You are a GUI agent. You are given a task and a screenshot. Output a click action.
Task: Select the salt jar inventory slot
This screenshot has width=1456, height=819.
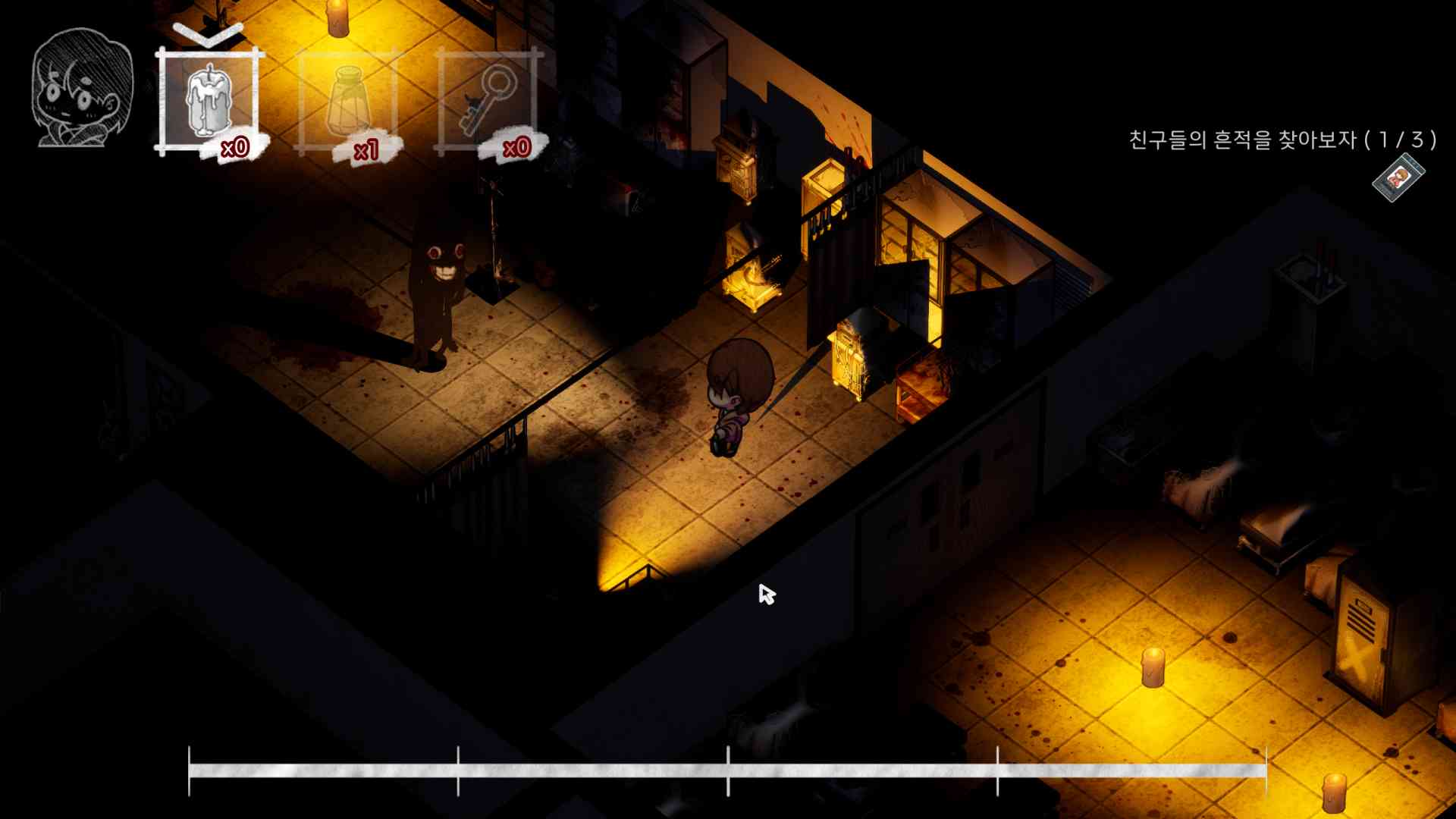click(x=347, y=99)
